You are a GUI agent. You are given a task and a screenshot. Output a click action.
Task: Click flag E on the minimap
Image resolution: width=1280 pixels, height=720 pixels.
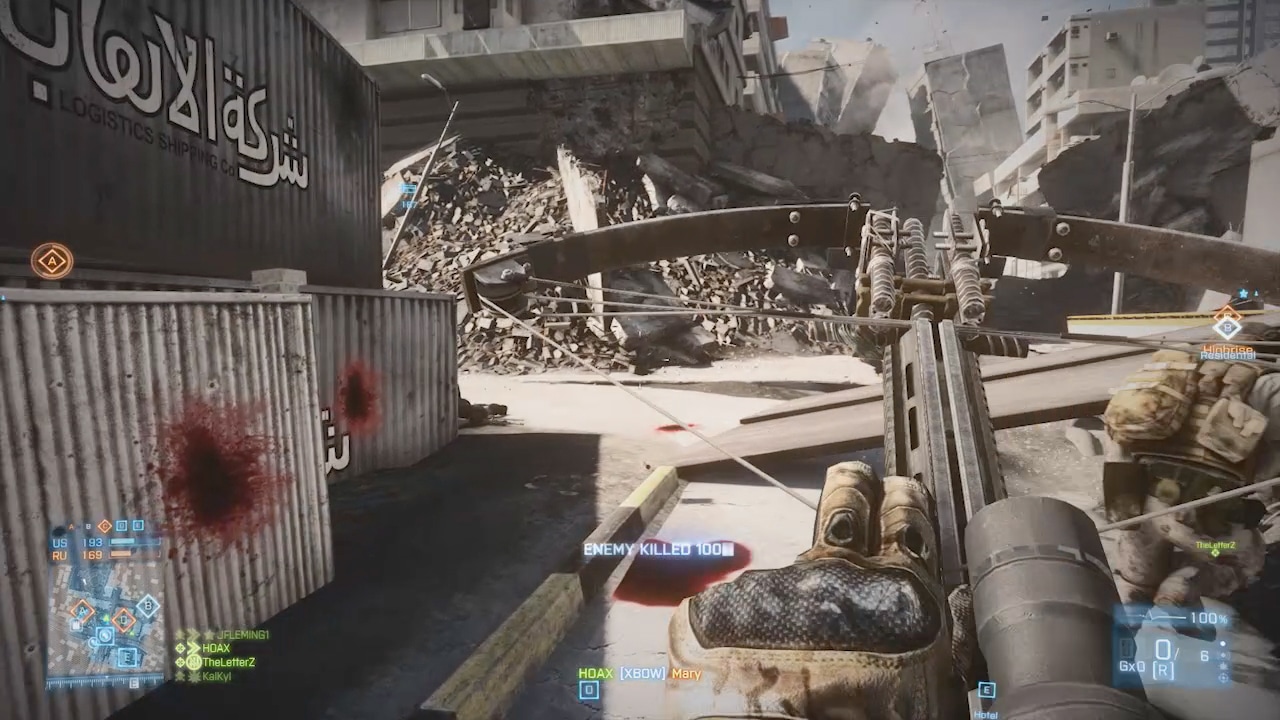127,656
